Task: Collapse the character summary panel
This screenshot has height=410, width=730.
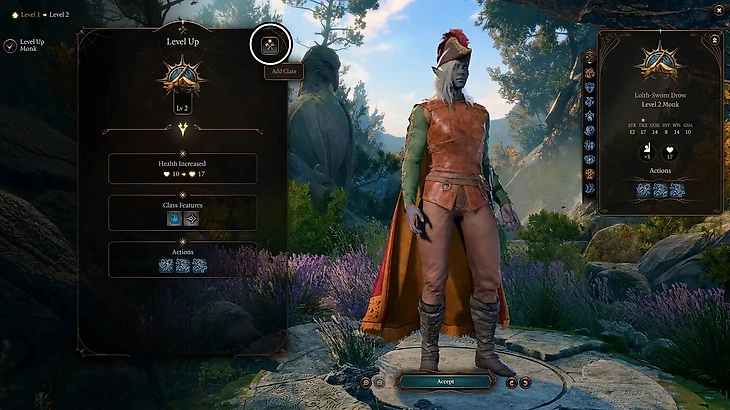Action: pyautogui.click(x=715, y=39)
